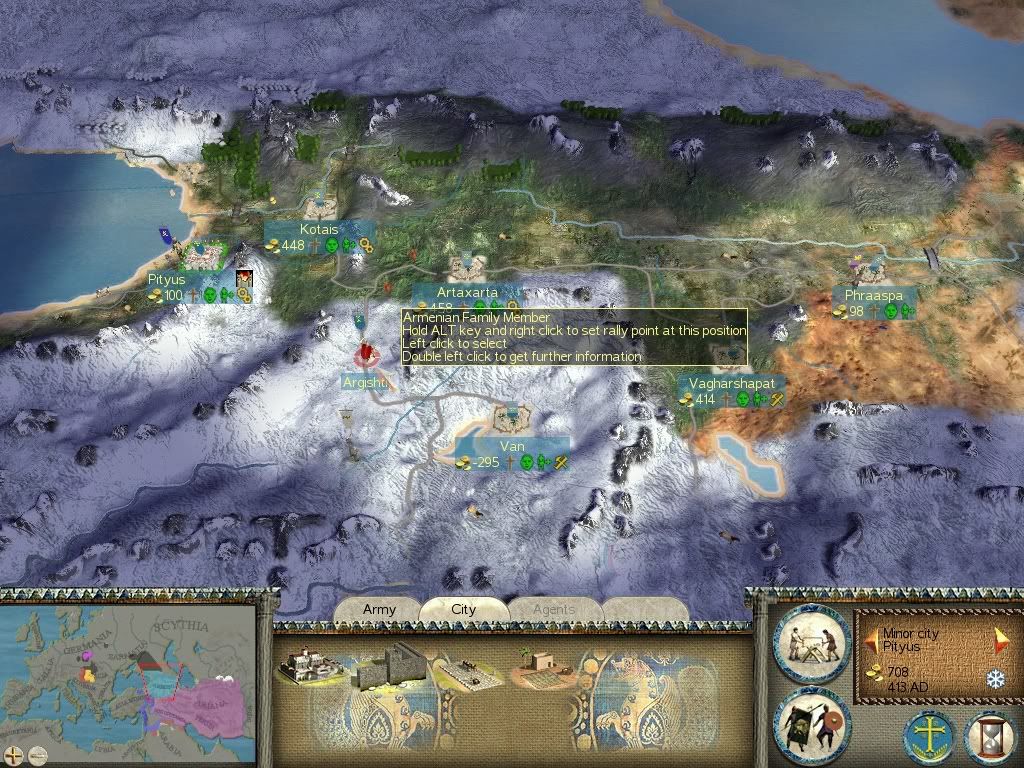Screen dimensions: 1024x768
Task: Select the Kotais settlement label
Action: coord(320,229)
